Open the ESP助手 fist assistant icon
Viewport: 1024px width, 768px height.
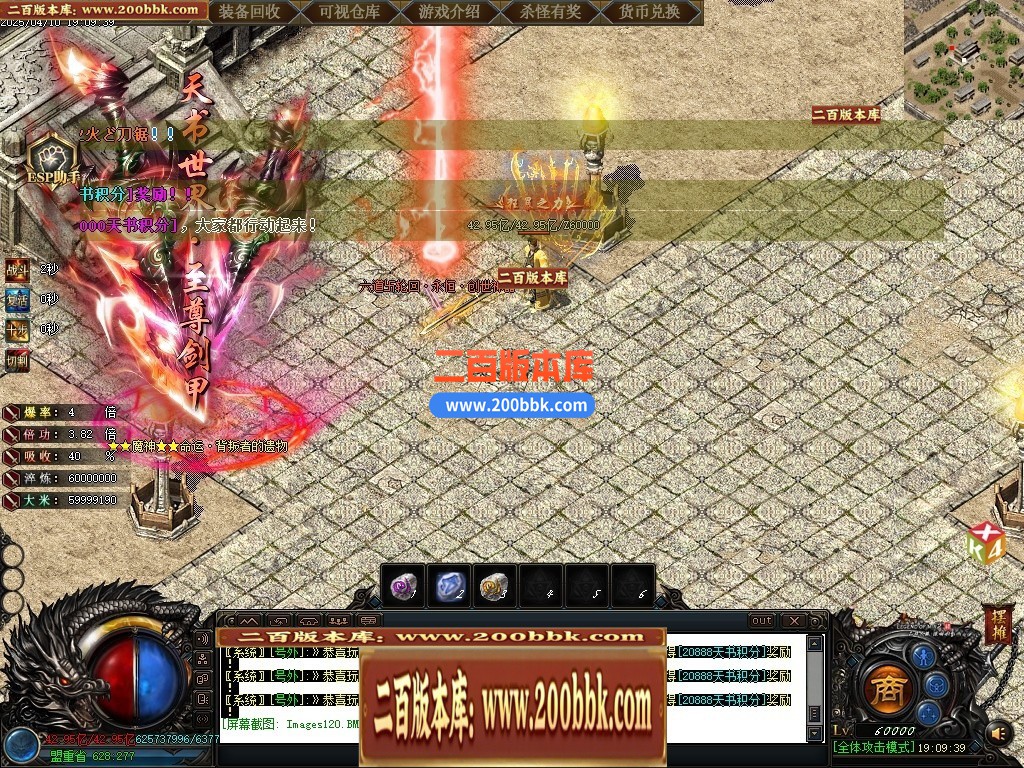(47, 157)
